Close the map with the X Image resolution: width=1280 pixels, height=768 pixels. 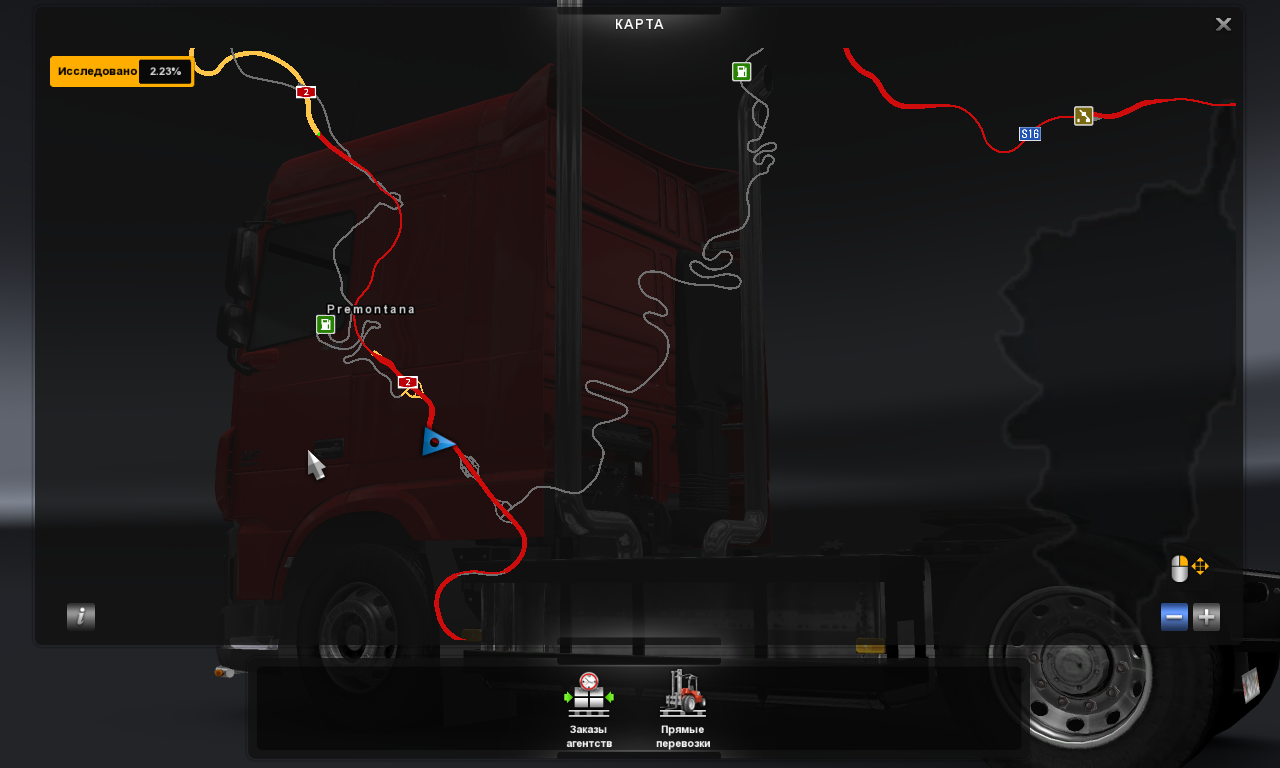click(1223, 24)
